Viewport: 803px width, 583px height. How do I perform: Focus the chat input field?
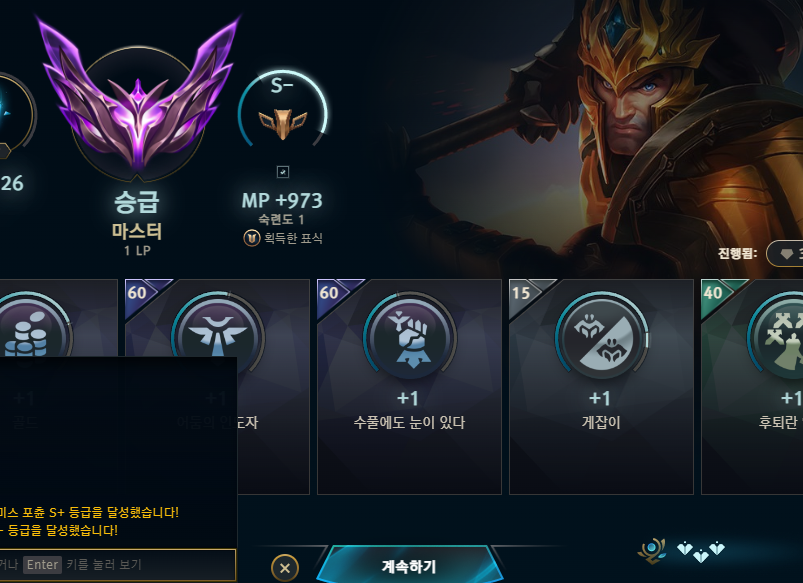coord(118,565)
